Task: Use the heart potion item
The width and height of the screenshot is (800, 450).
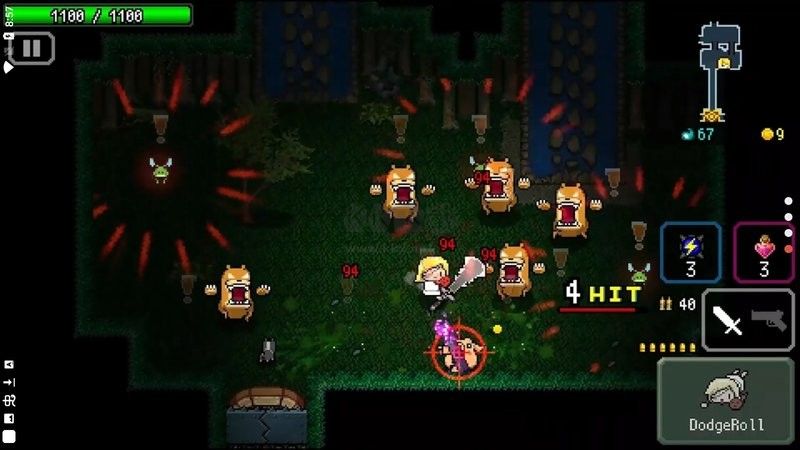Action: pyautogui.click(x=764, y=251)
